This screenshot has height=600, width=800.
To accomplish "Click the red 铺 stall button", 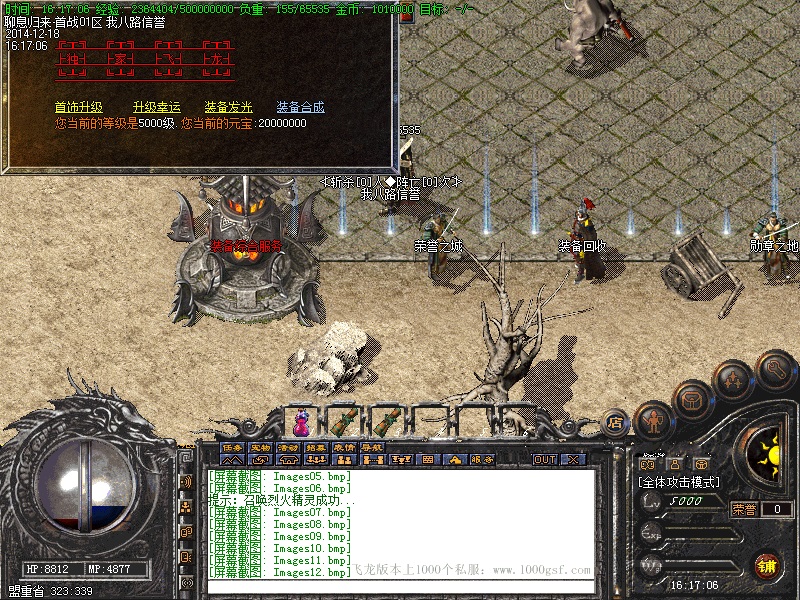I will [x=767, y=564].
